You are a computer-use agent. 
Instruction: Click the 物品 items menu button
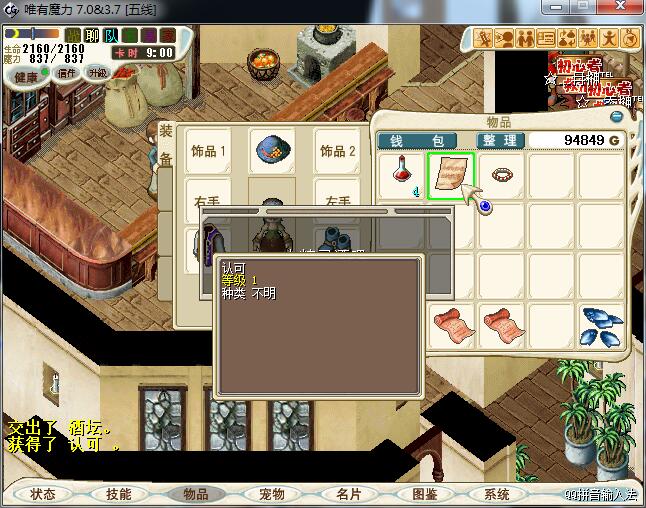point(195,494)
